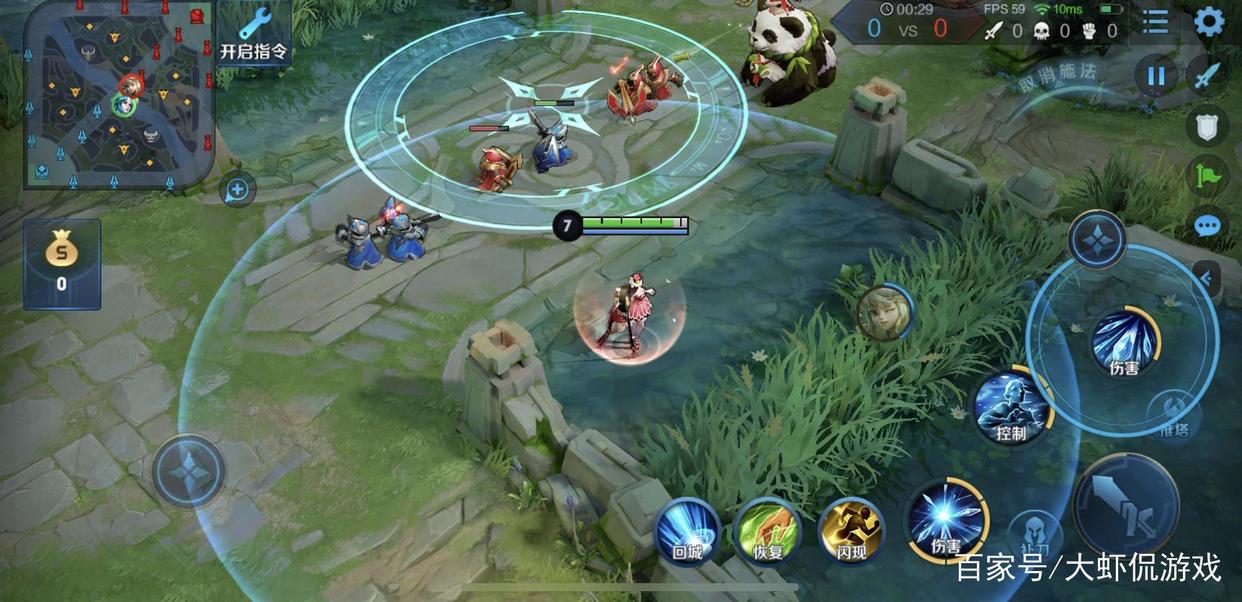Viewport: 1242px width, 602px height.
Task: Activate the 回城 recall skill
Action: pos(687,531)
